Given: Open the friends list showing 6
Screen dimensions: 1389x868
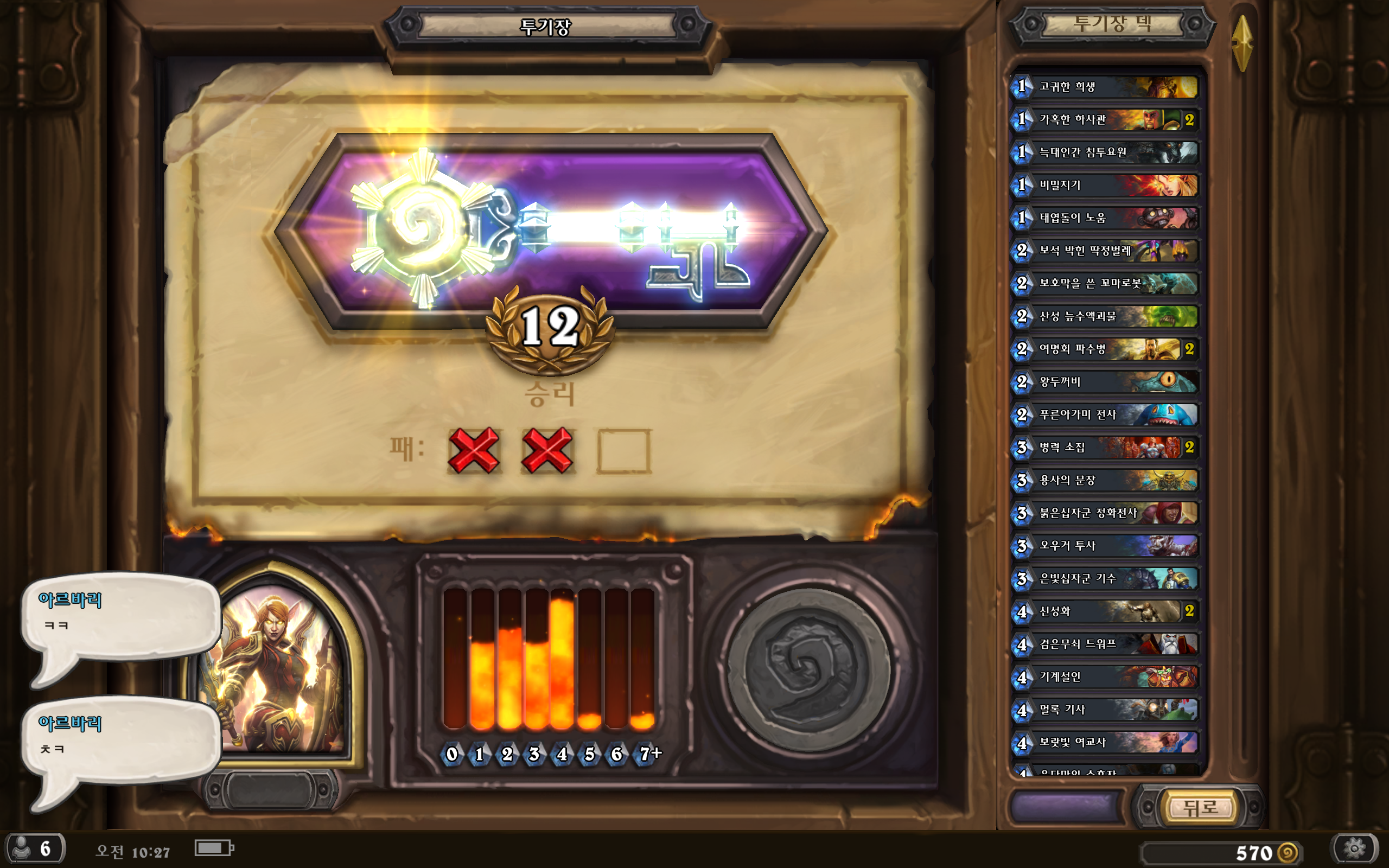Looking at the screenshot, I should coord(34,848).
